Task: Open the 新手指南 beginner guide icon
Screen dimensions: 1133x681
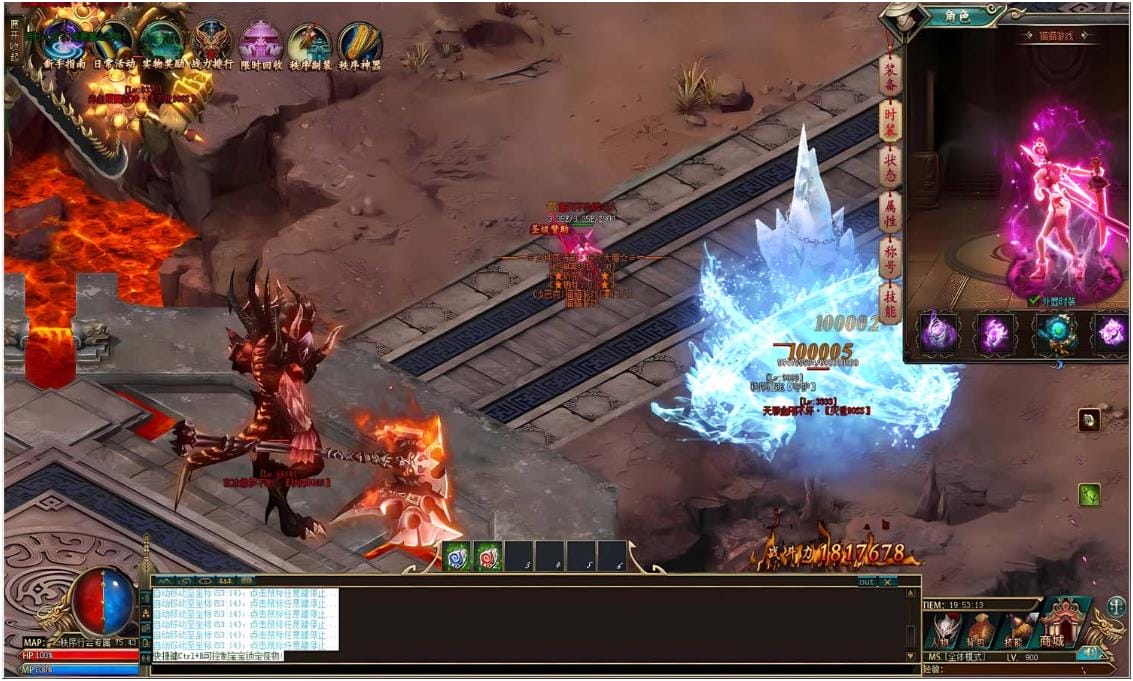Action: point(62,42)
